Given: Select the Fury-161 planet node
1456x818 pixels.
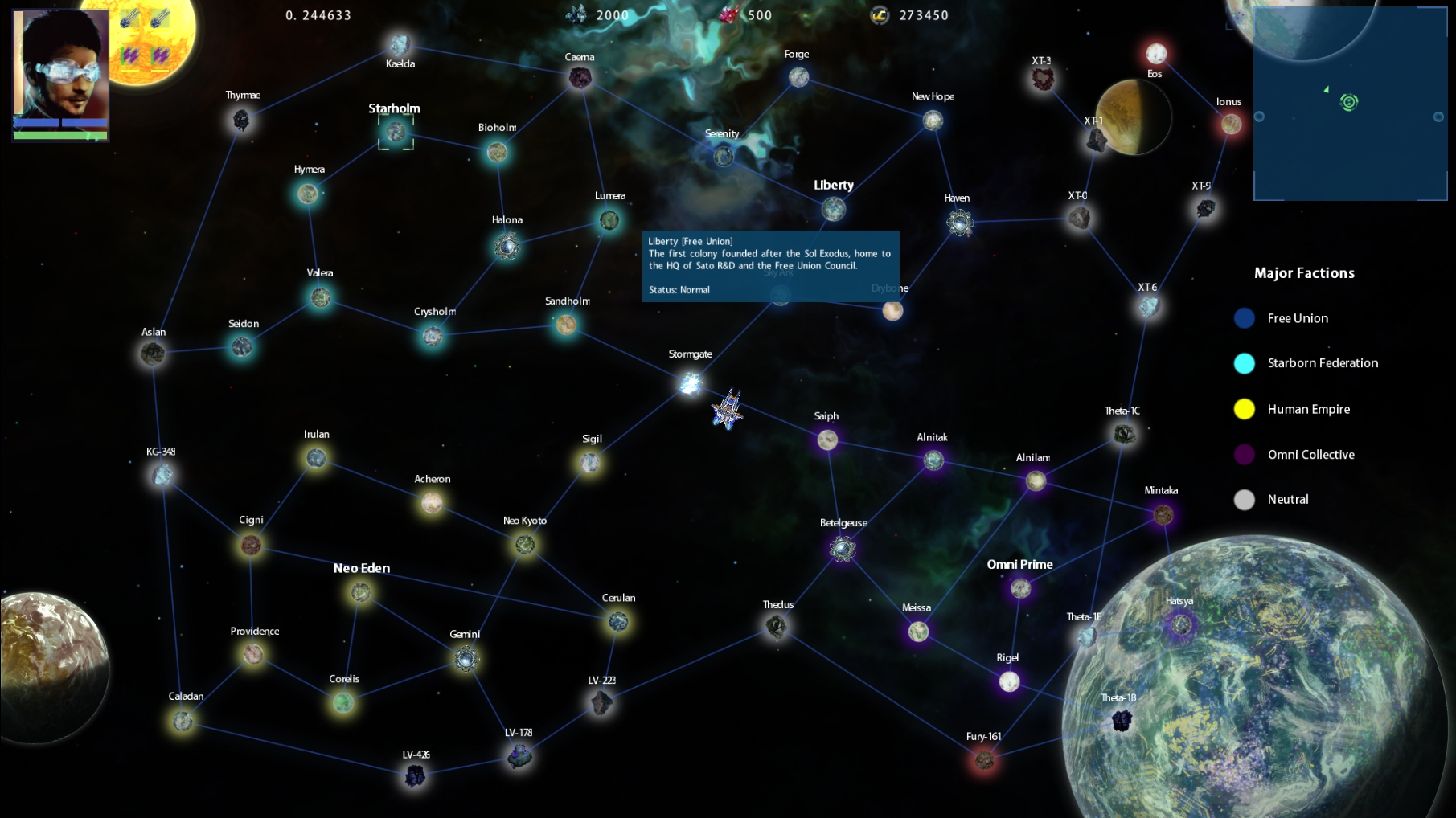Looking at the screenshot, I should pos(984,759).
